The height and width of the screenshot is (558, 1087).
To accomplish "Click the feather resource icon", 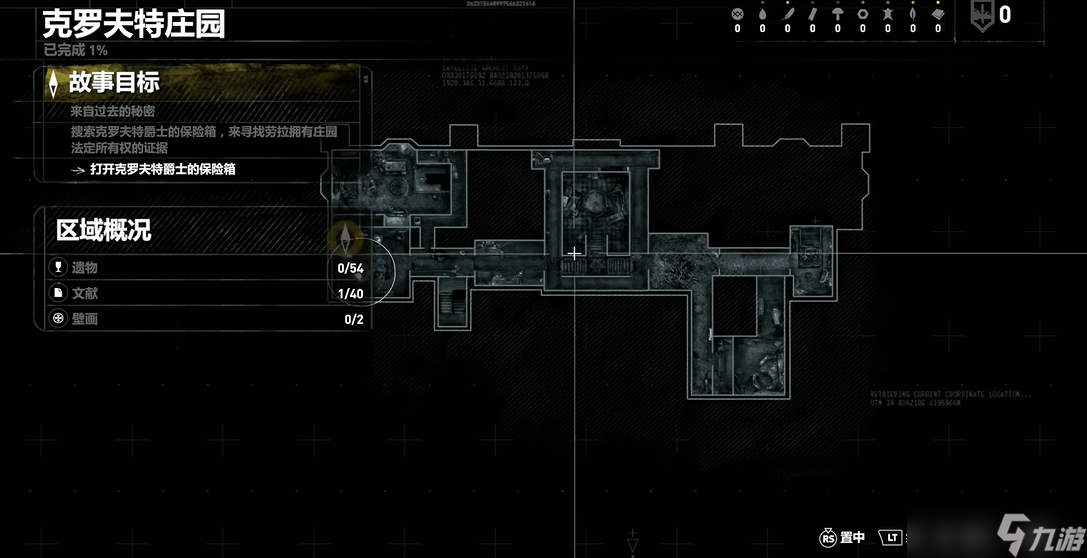I will click(x=787, y=14).
